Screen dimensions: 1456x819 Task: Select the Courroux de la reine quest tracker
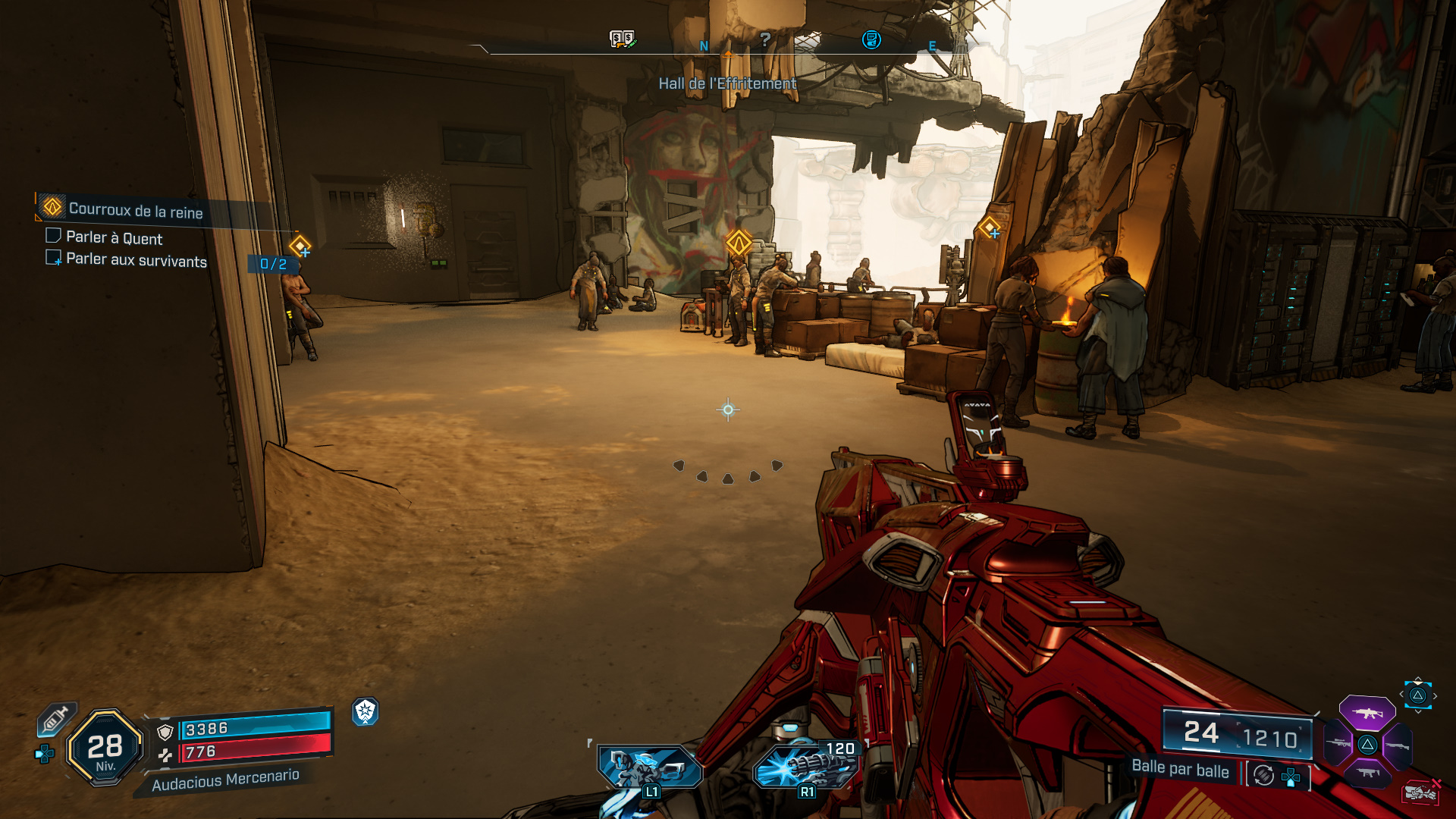pos(135,210)
